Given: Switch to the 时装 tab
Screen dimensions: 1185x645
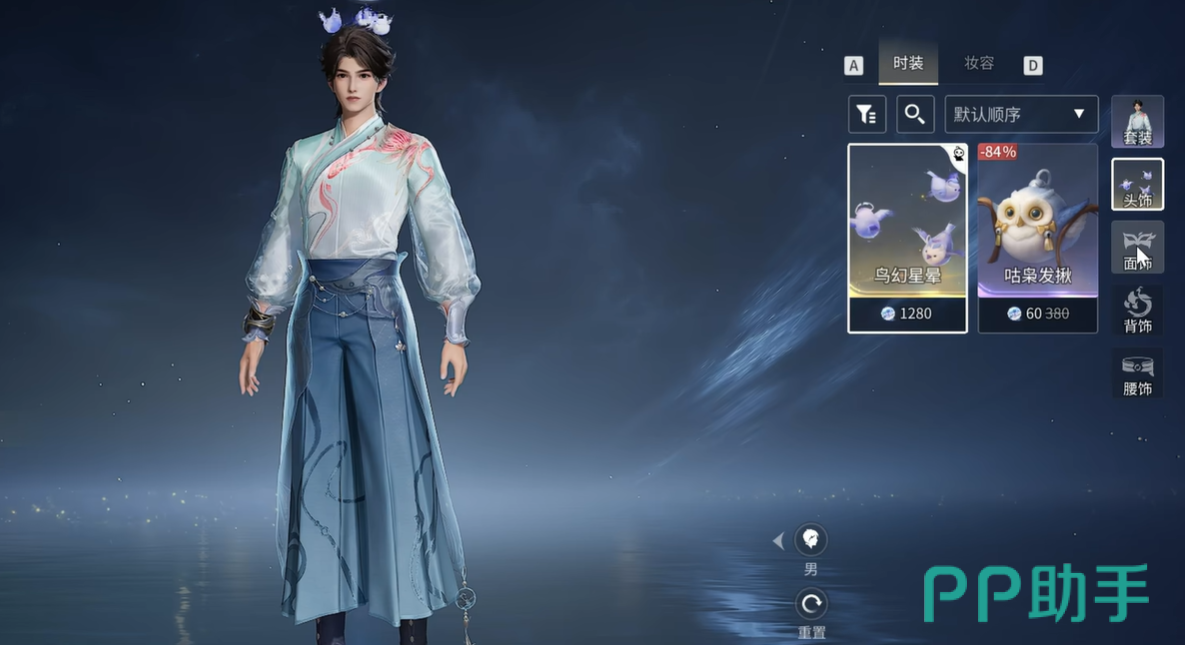Looking at the screenshot, I should pos(908,63).
